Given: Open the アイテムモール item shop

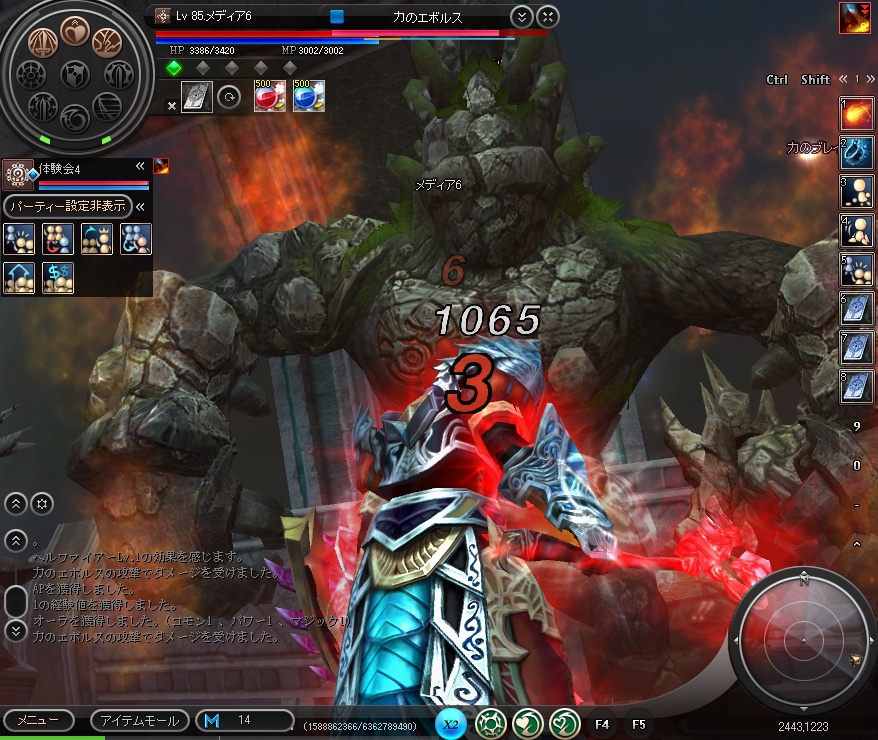Looking at the screenshot, I should tap(137, 721).
